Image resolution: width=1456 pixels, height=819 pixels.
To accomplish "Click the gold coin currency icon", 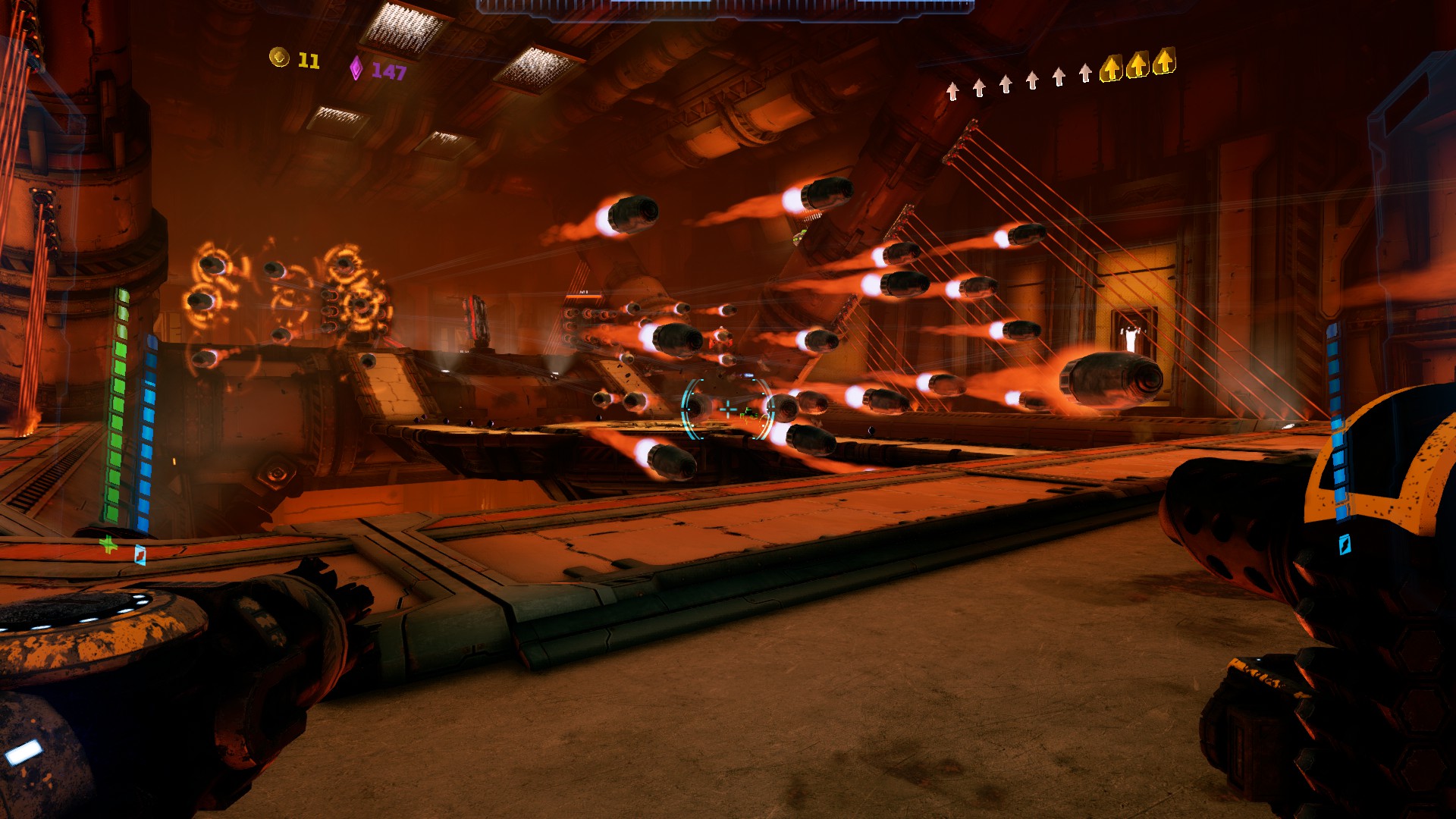I will pyautogui.click(x=279, y=58).
